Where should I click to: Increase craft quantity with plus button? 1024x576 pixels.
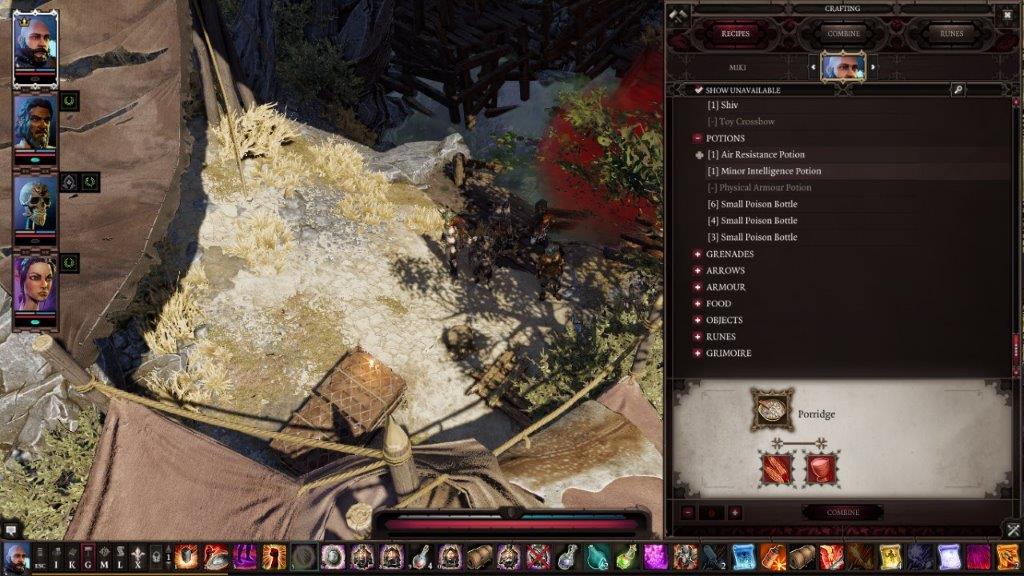735,512
